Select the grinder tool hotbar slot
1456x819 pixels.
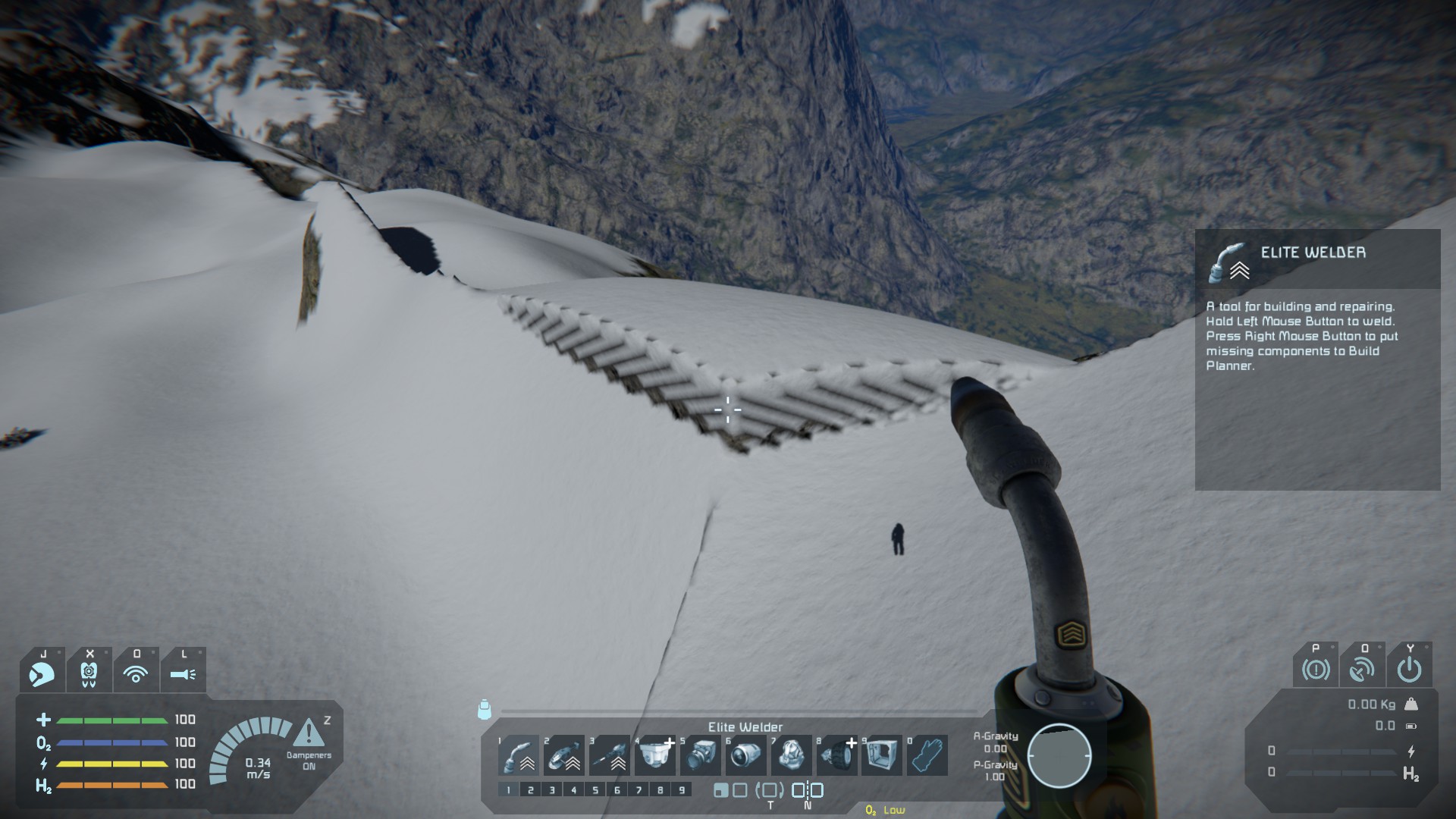click(x=563, y=755)
